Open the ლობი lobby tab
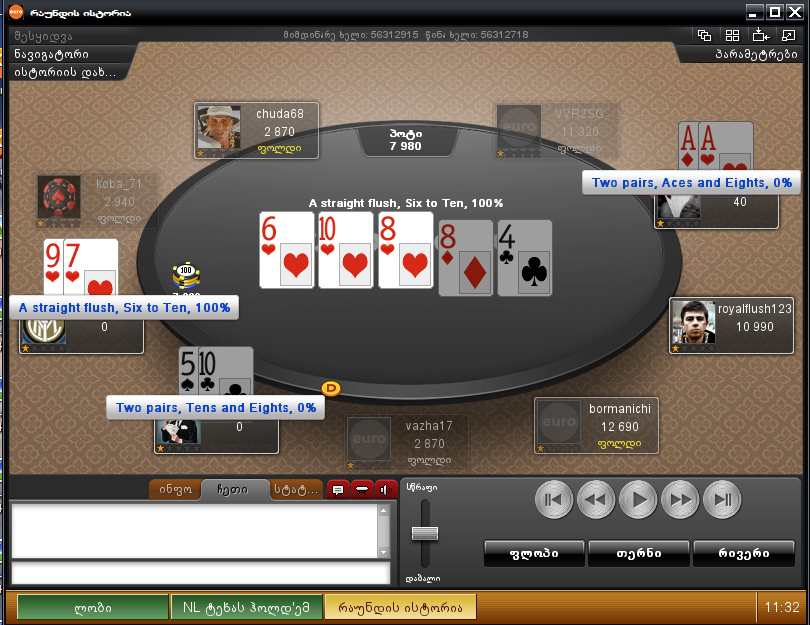 (x=93, y=607)
